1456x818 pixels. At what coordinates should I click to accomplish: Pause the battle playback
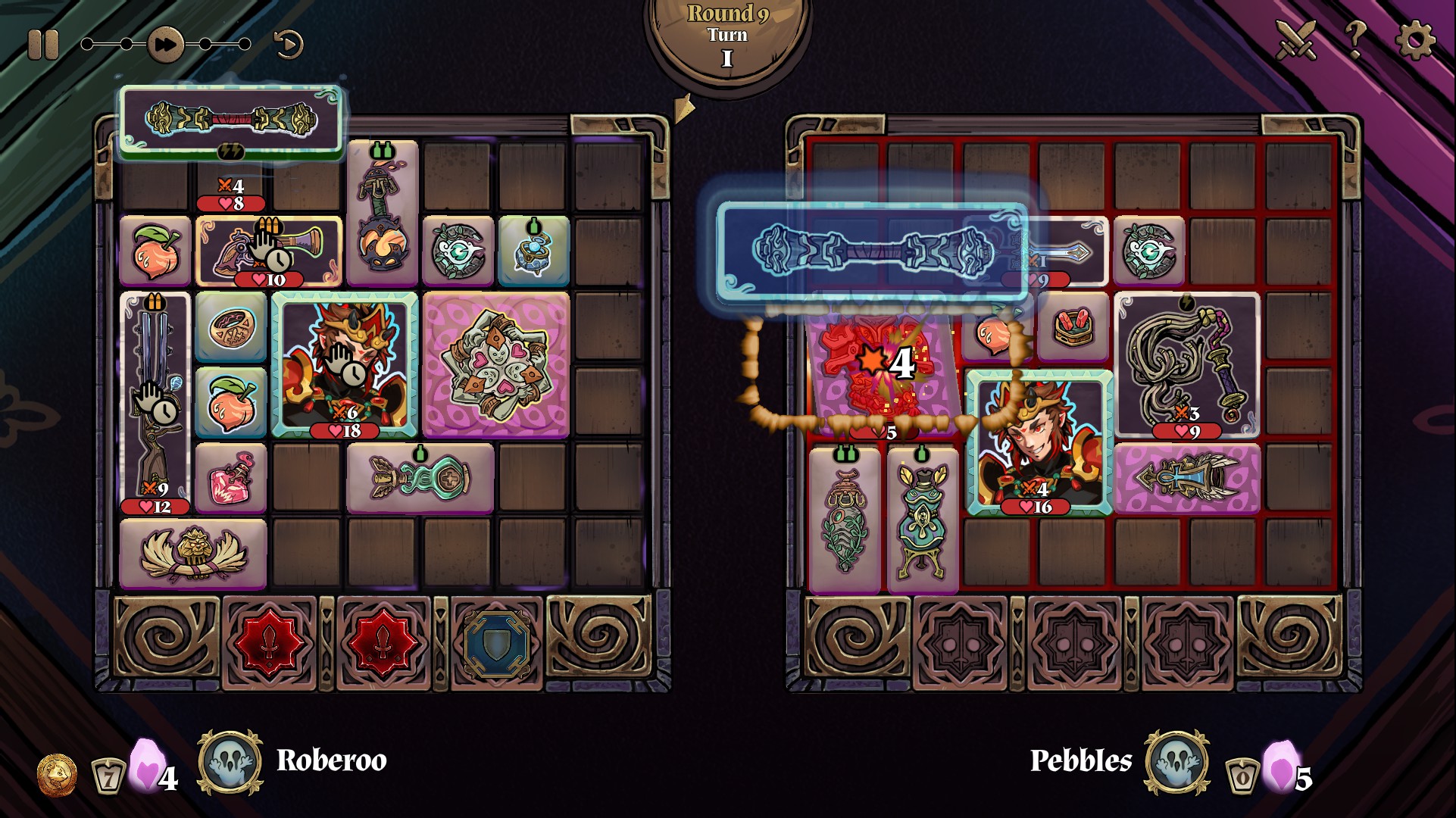pyautogui.click(x=42, y=45)
